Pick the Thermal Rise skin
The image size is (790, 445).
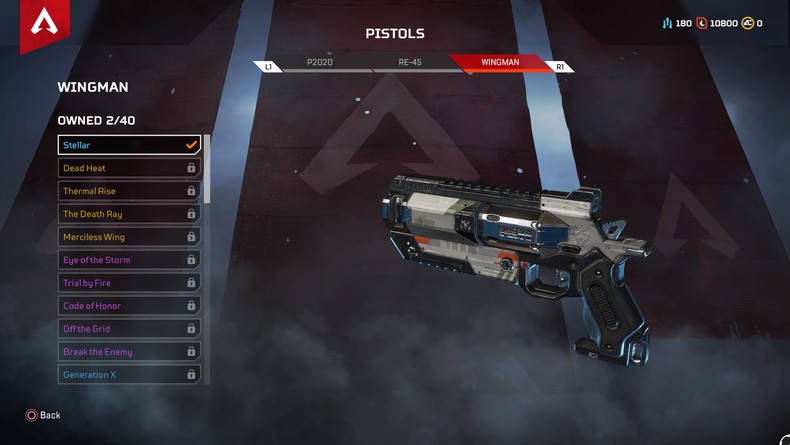coord(129,191)
